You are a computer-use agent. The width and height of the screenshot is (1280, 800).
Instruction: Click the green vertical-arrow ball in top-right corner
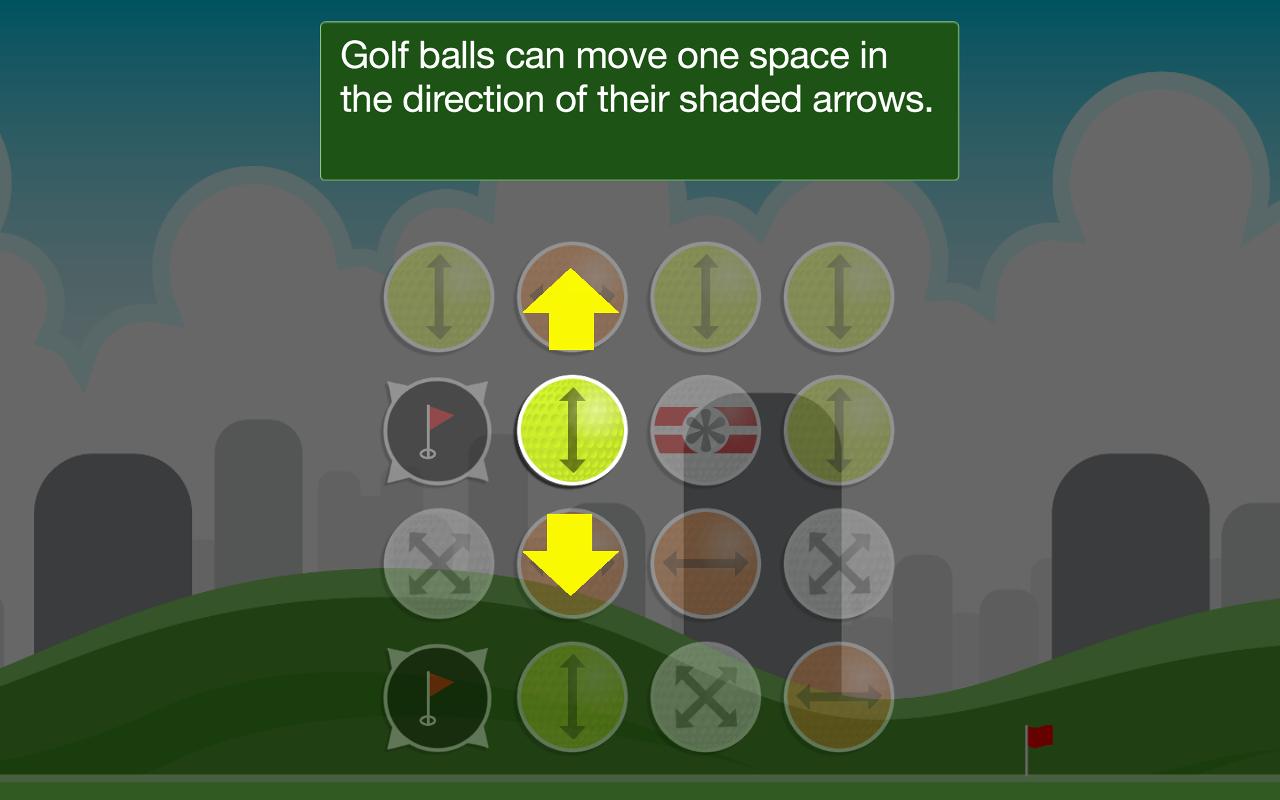coord(838,297)
